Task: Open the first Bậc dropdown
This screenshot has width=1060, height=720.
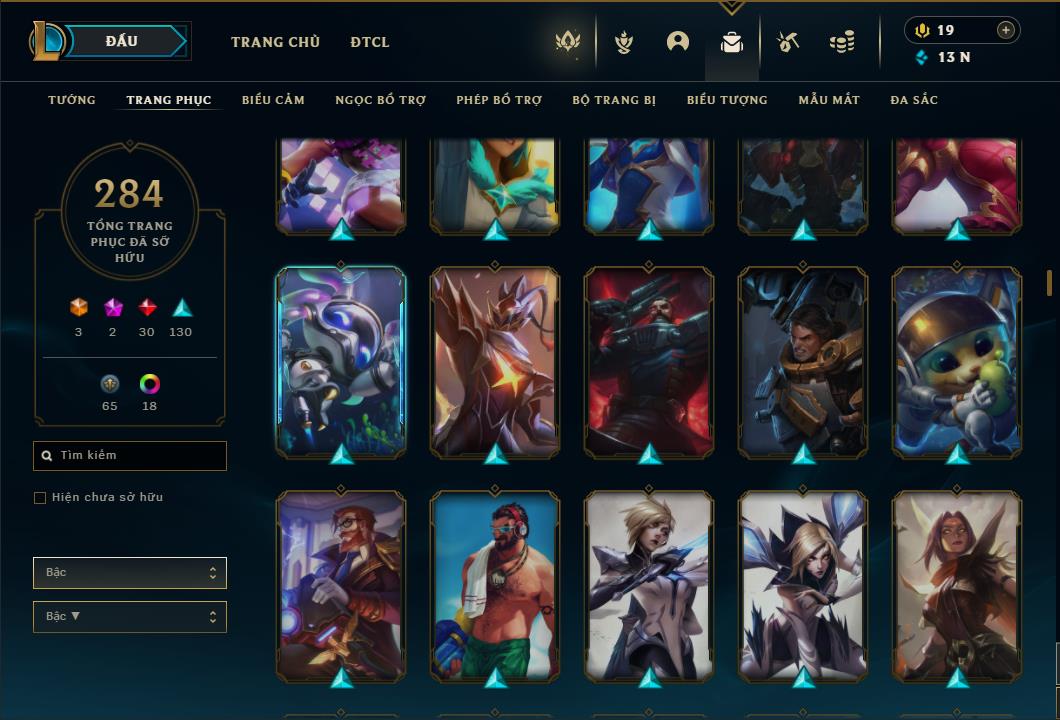Action: [x=130, y=573]
